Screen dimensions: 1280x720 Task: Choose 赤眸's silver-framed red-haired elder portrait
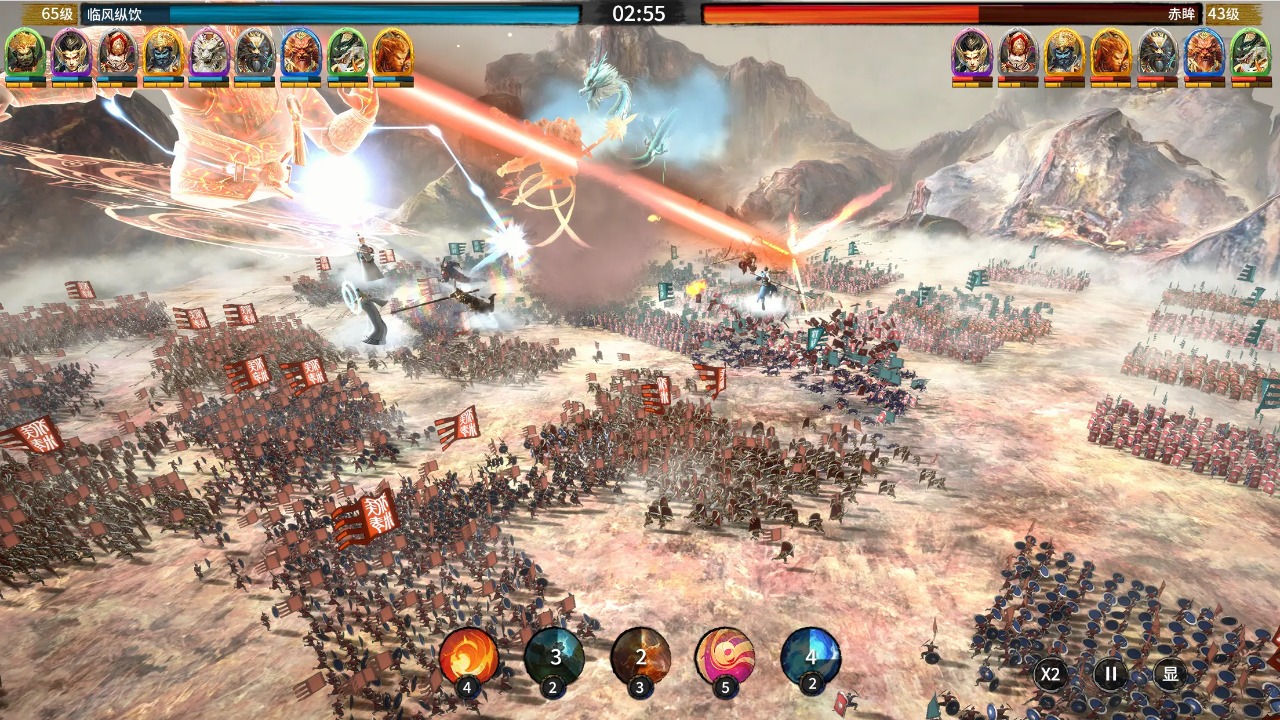[1018, 52]
